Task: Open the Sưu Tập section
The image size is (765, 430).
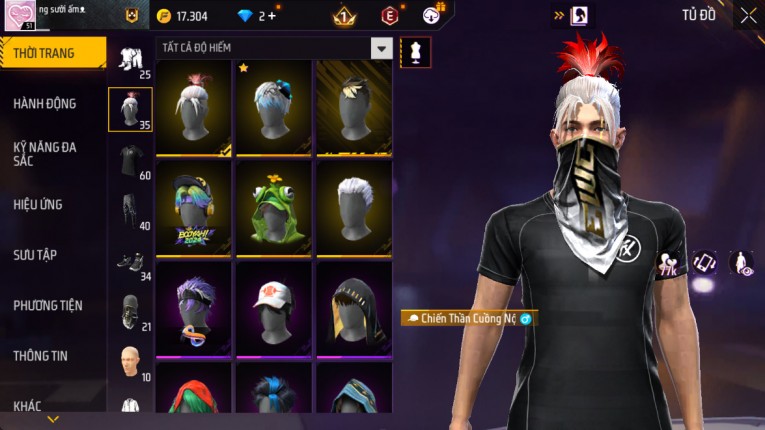Action: 35,255
